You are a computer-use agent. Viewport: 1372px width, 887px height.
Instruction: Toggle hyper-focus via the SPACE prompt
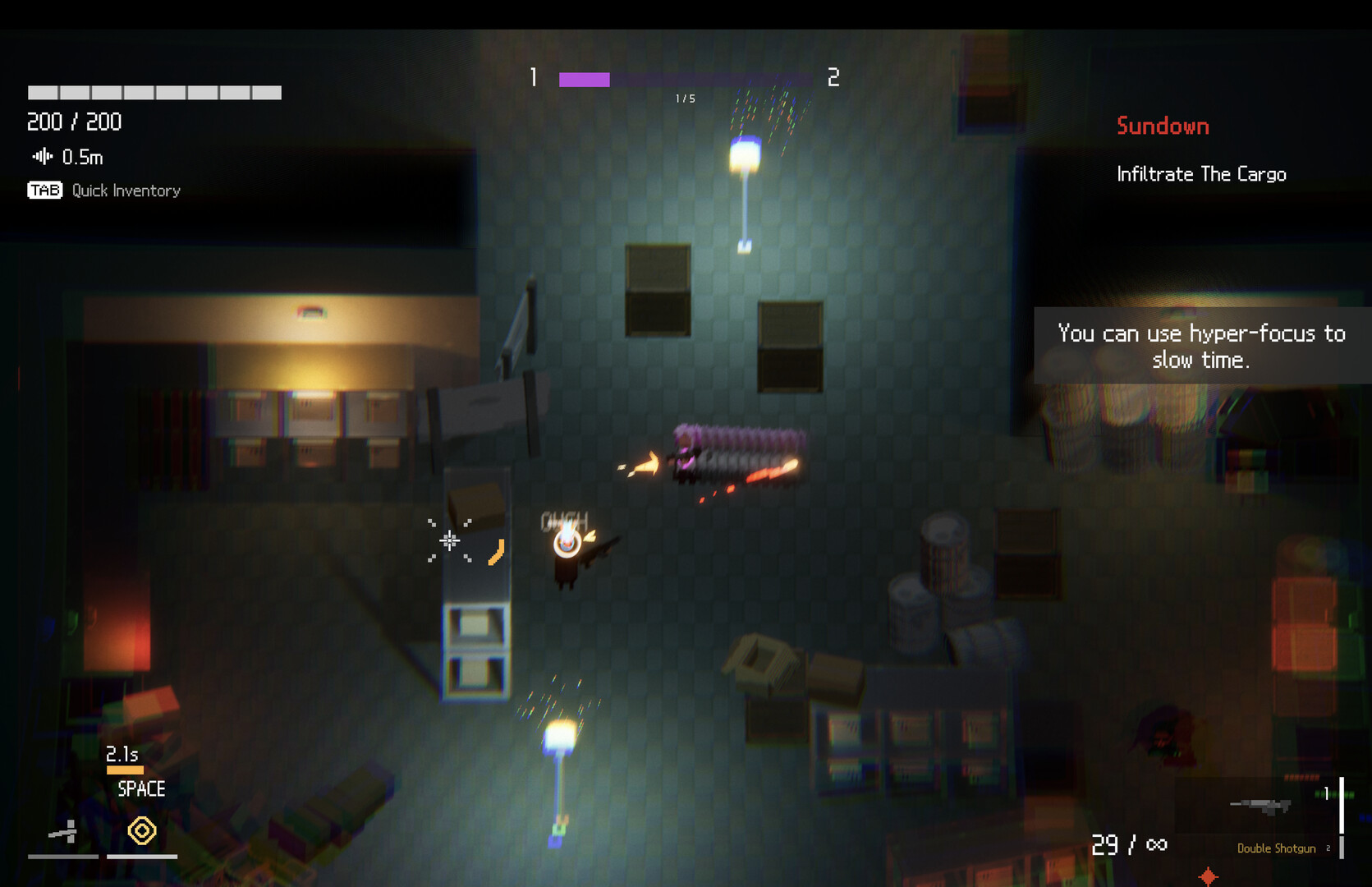point(140,788)
